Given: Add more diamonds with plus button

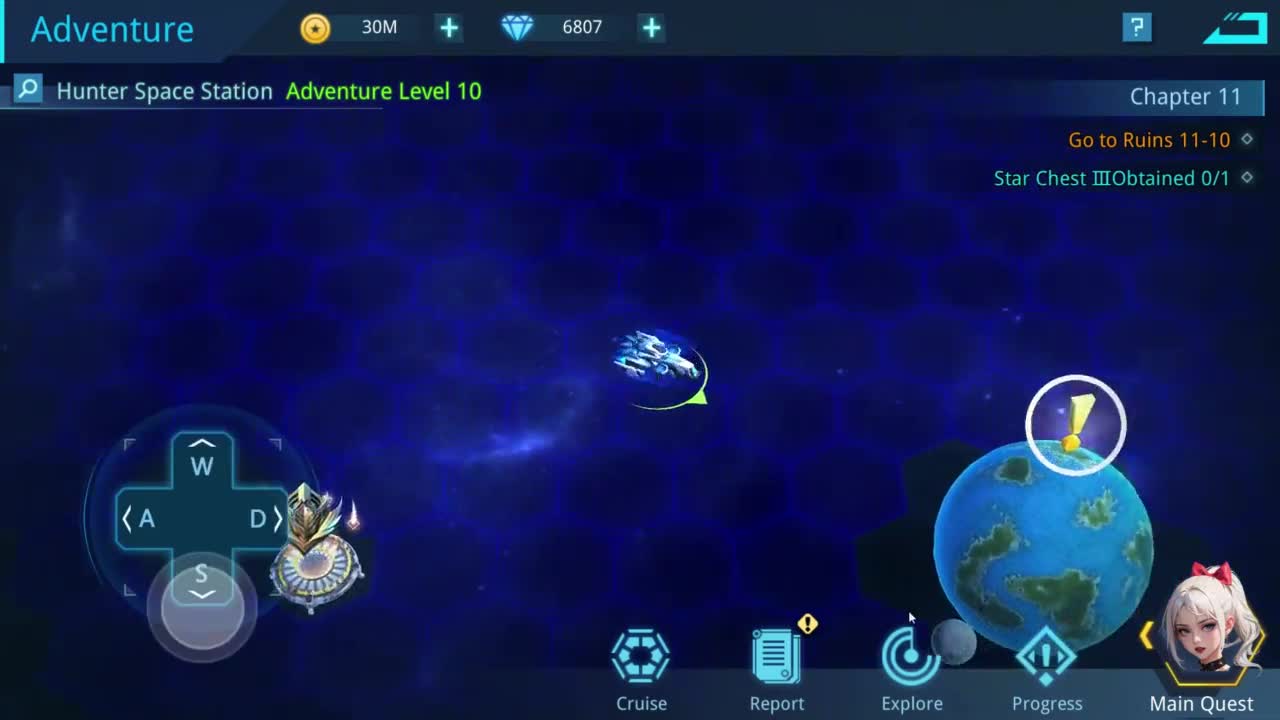Looking at the screenshot, I should (651, 28).
